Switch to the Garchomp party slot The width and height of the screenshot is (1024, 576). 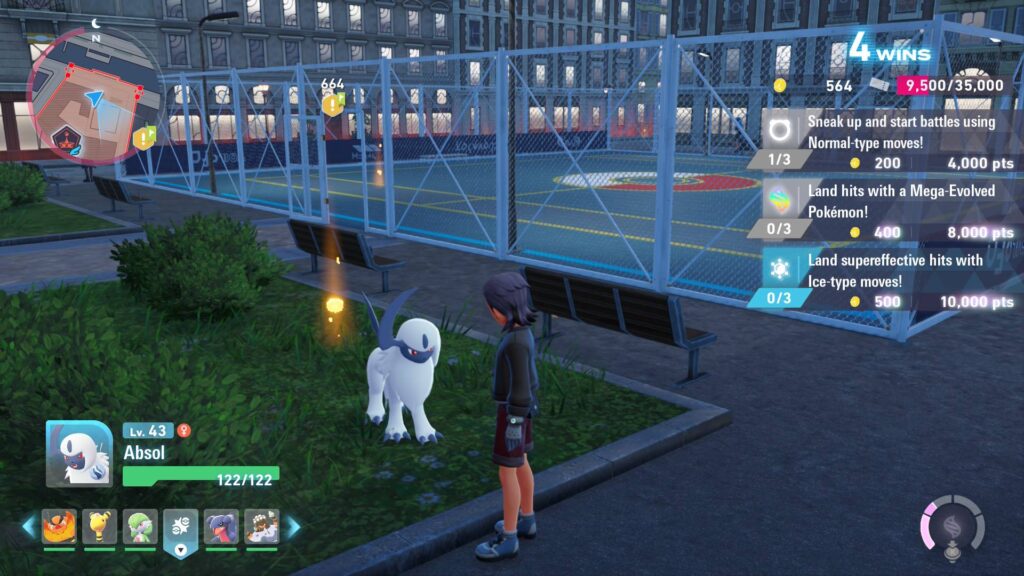point(221,527)
